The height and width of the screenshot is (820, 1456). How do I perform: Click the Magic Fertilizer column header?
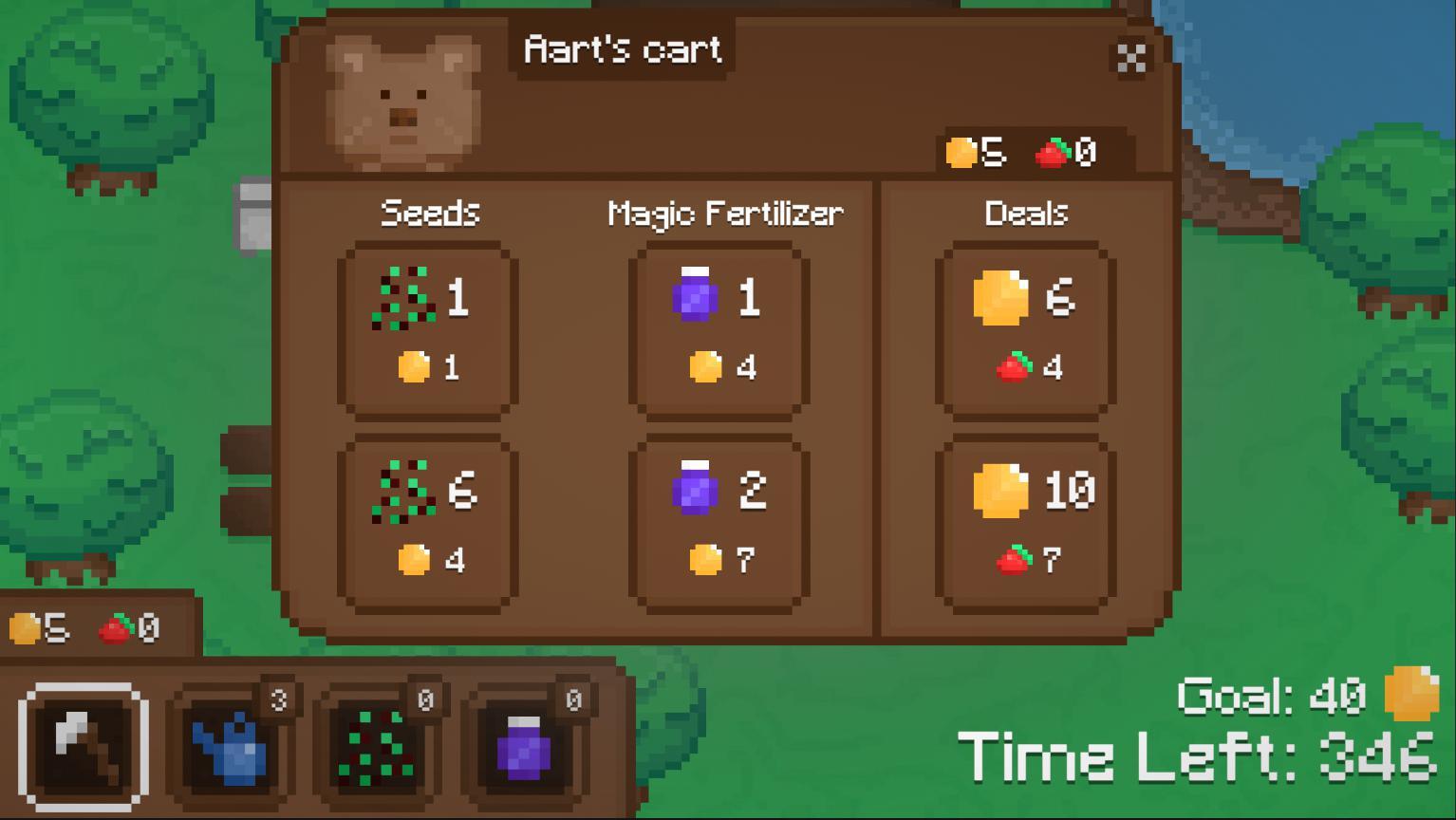pyautogui.click(x=725, y=213)
